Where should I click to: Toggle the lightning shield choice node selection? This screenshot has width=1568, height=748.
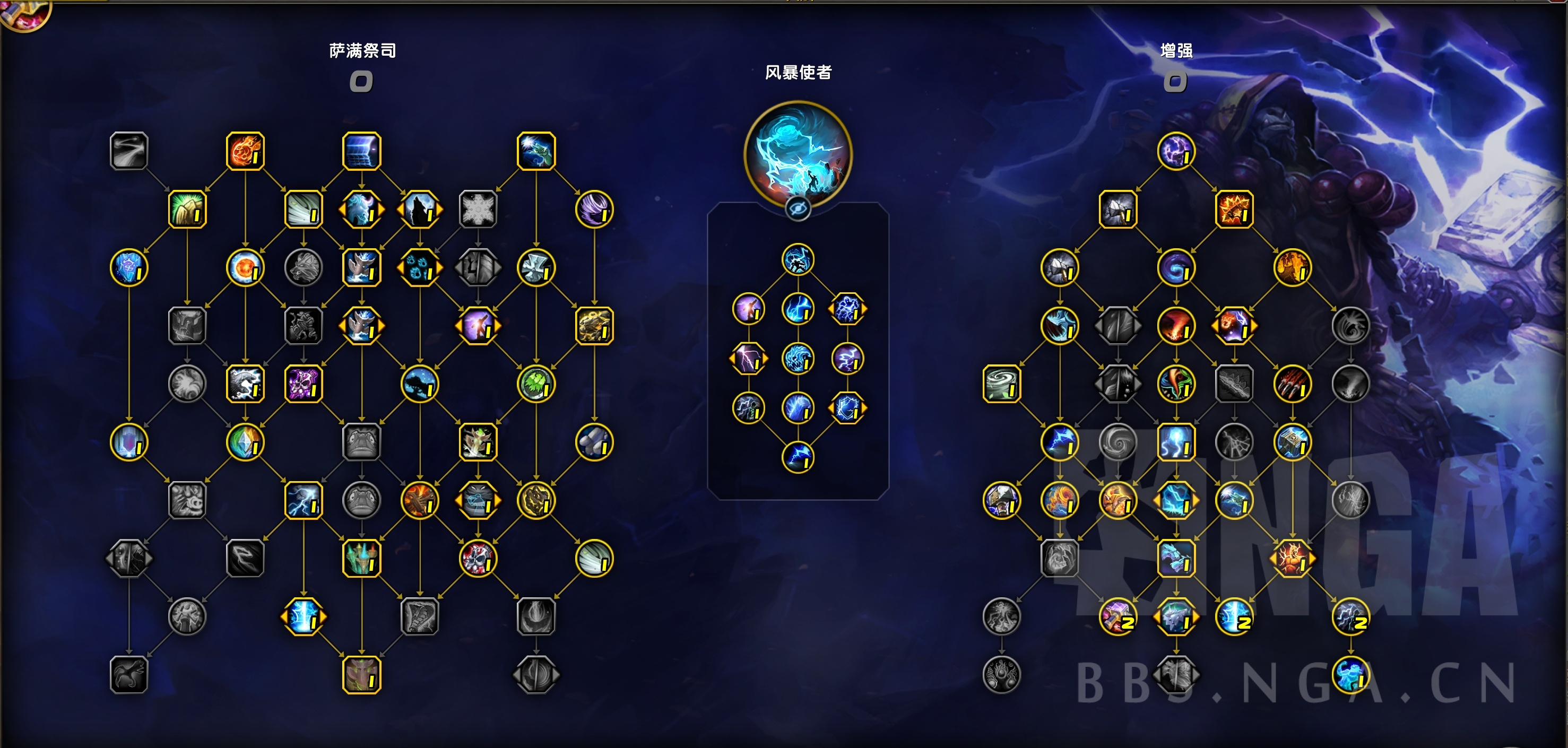tap(848, 408)
